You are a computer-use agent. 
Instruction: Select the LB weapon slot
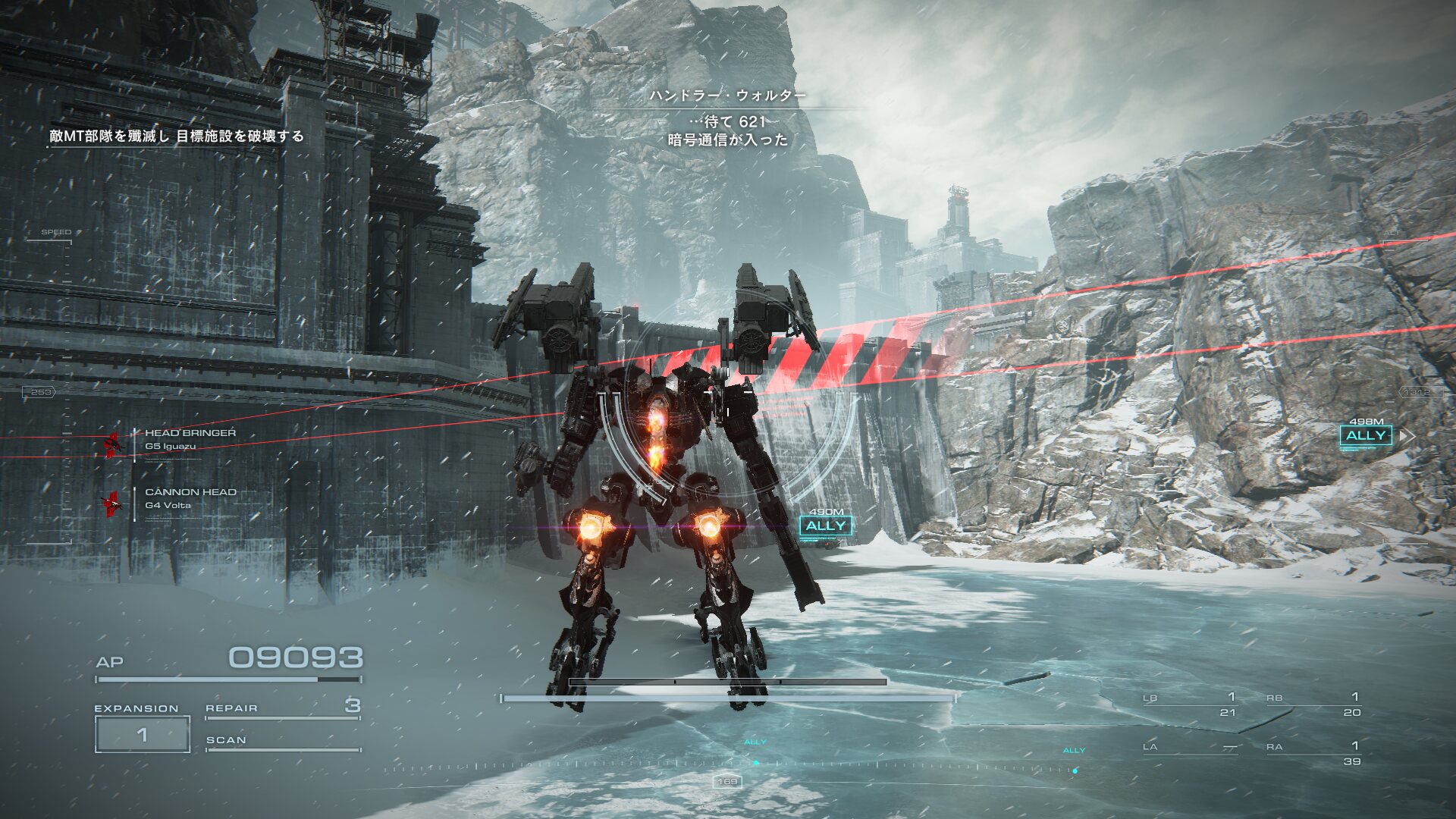pyautogui.click(x=1191, y=704)
